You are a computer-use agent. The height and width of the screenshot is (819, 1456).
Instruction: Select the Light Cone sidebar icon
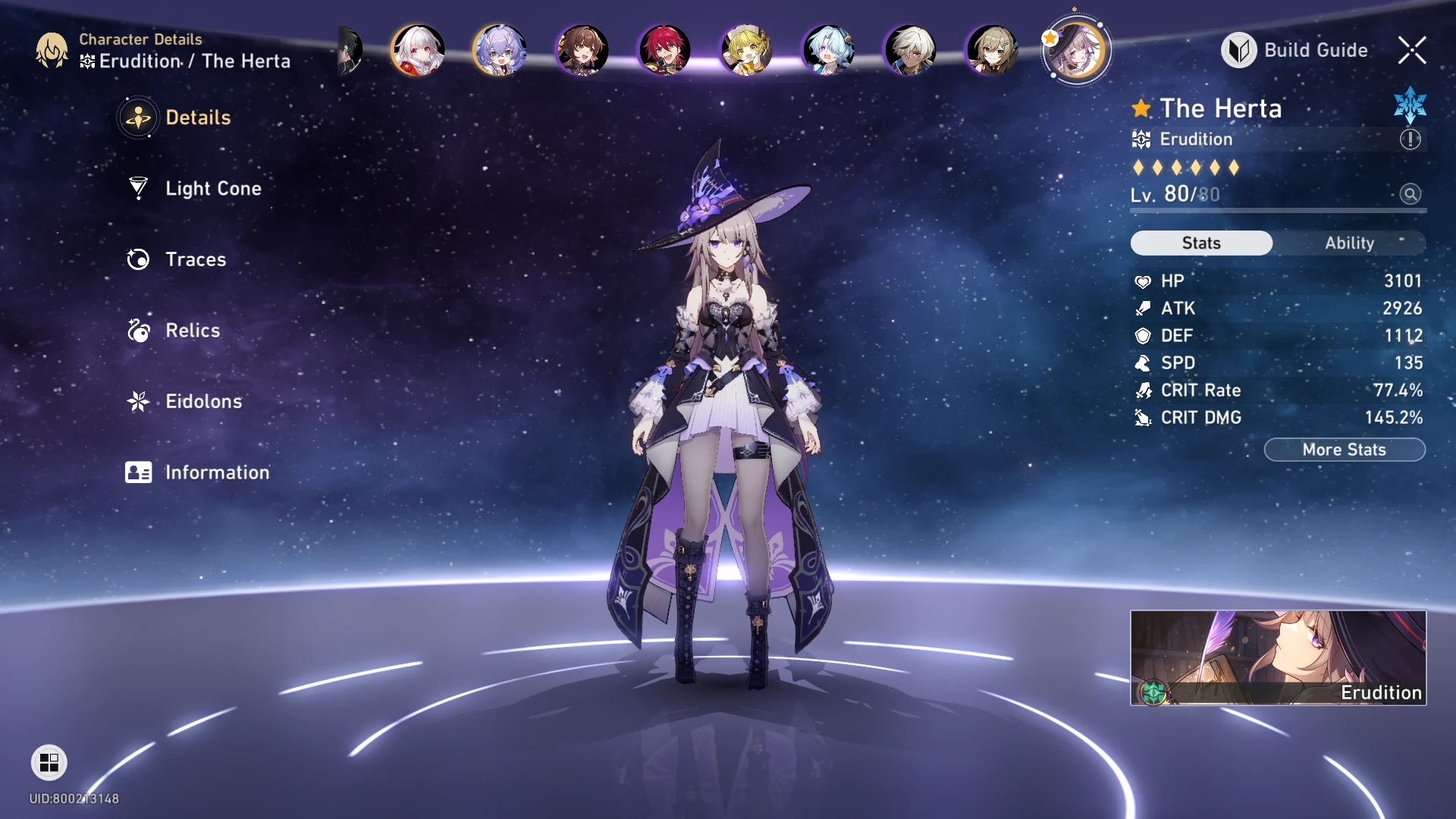coord(139,189)
